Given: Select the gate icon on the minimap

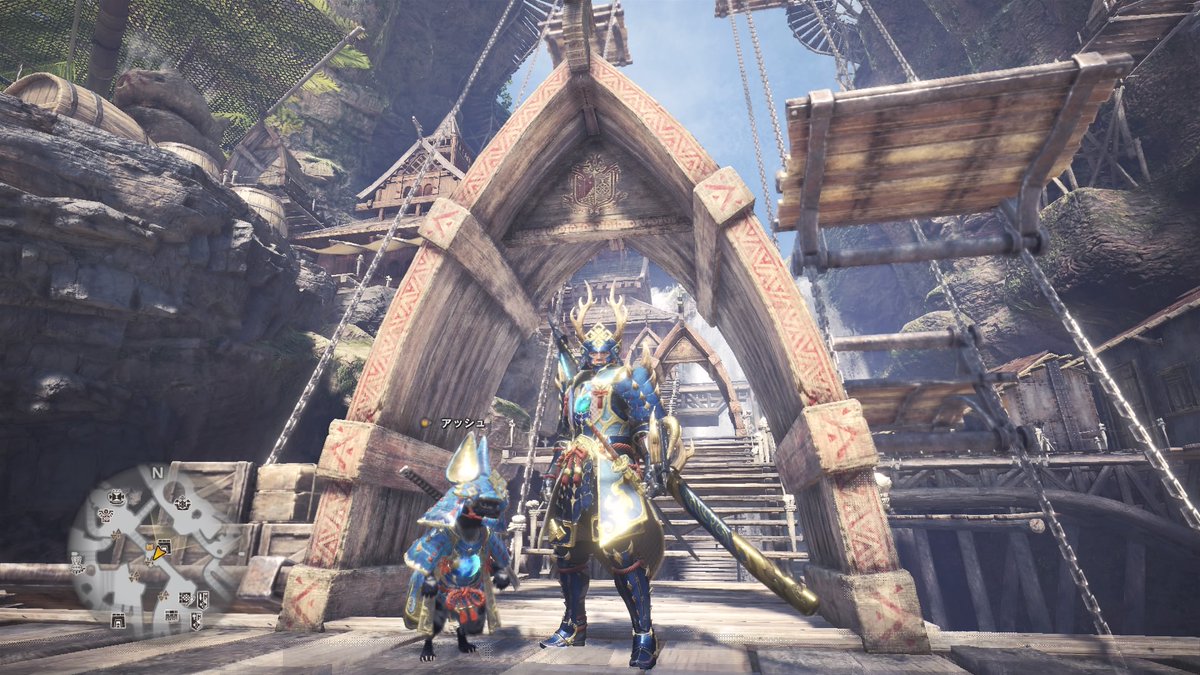Looking at the screenshot, I should click(119, 621).
